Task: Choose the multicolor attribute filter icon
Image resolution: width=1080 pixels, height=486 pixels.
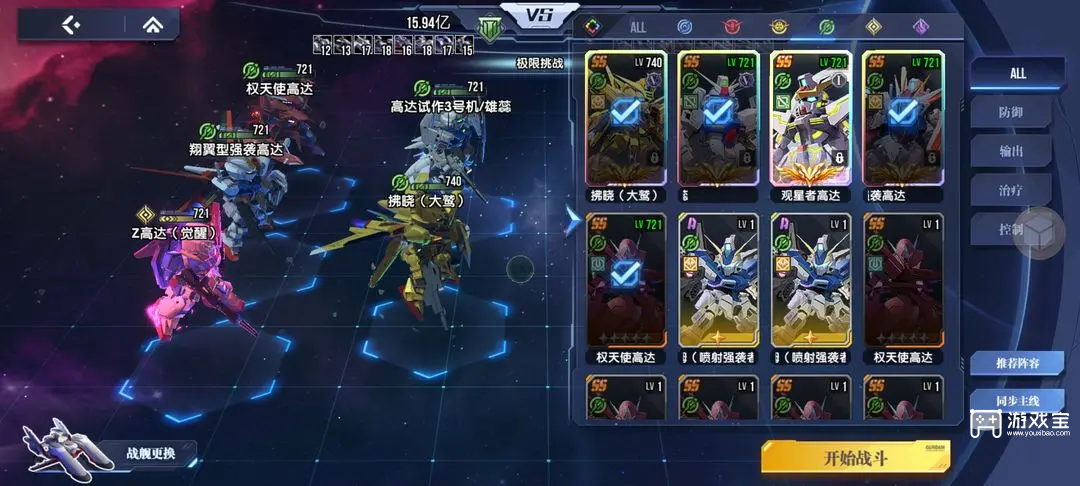Action: (x=593, y=27)
